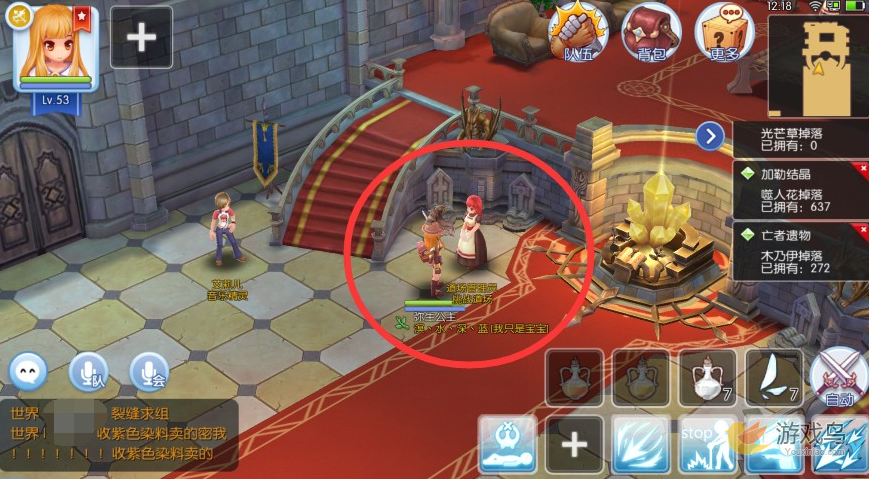Use the white potion with count 7
Screen dimensions: 869x479
(708, 377)
